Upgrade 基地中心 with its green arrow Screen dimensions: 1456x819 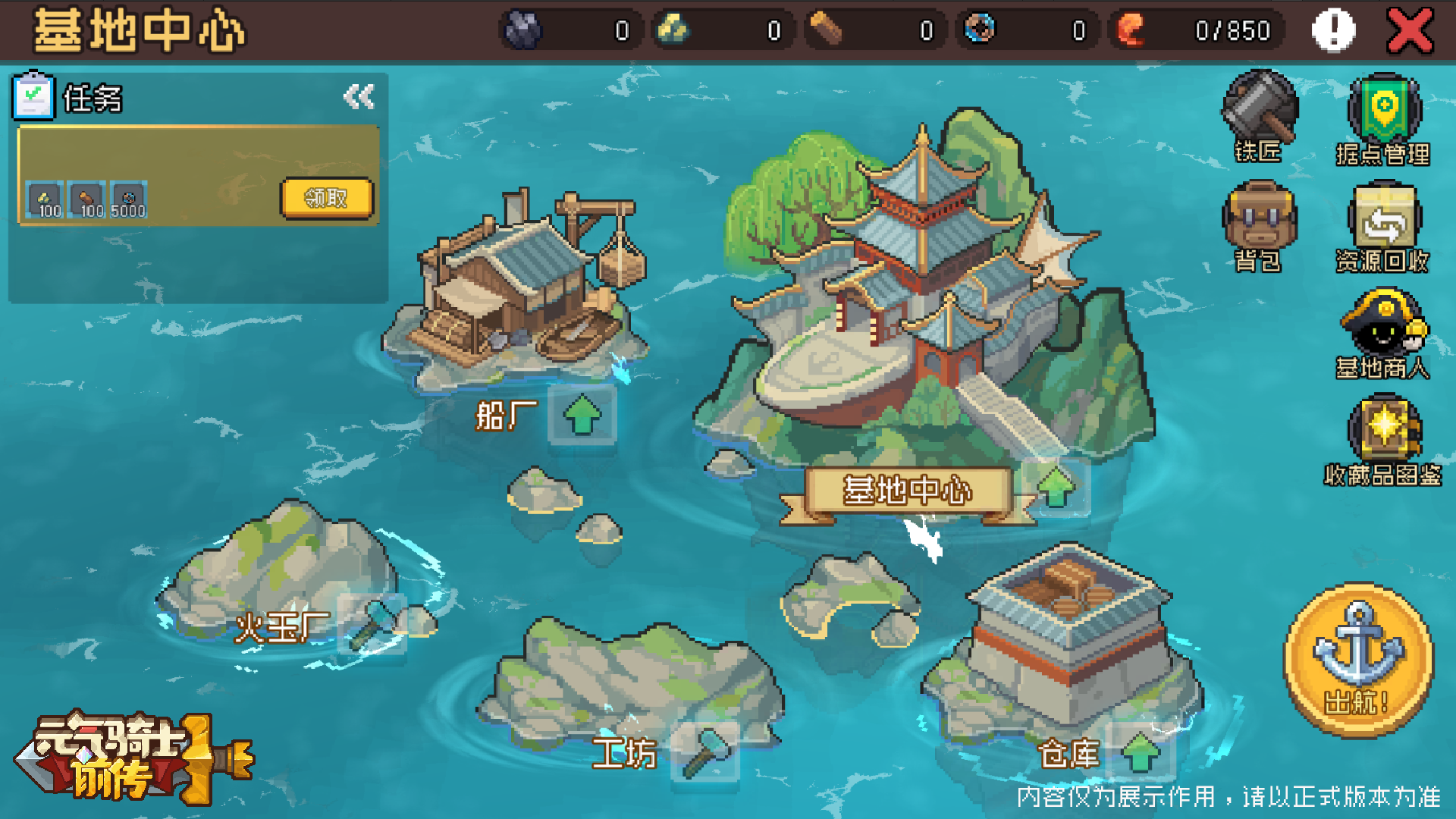coord(1056,488)
